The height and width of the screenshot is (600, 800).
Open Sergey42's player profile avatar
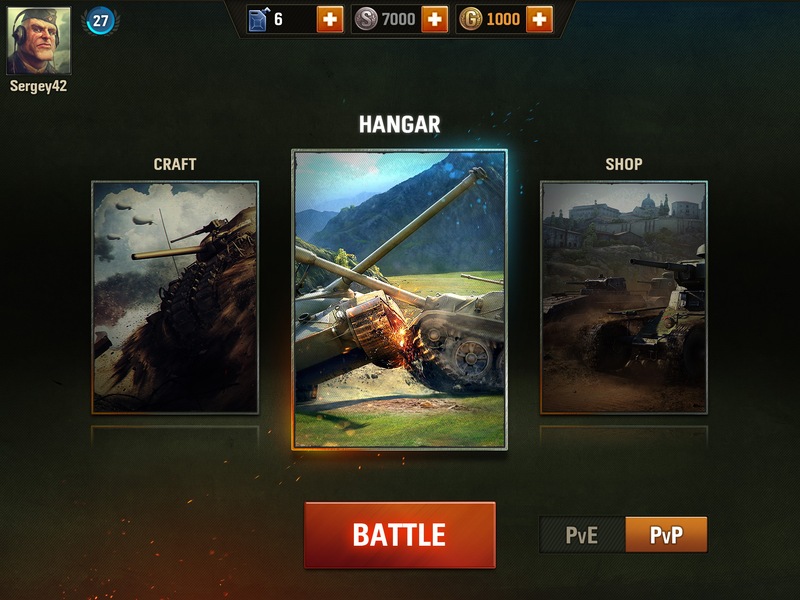39,42
